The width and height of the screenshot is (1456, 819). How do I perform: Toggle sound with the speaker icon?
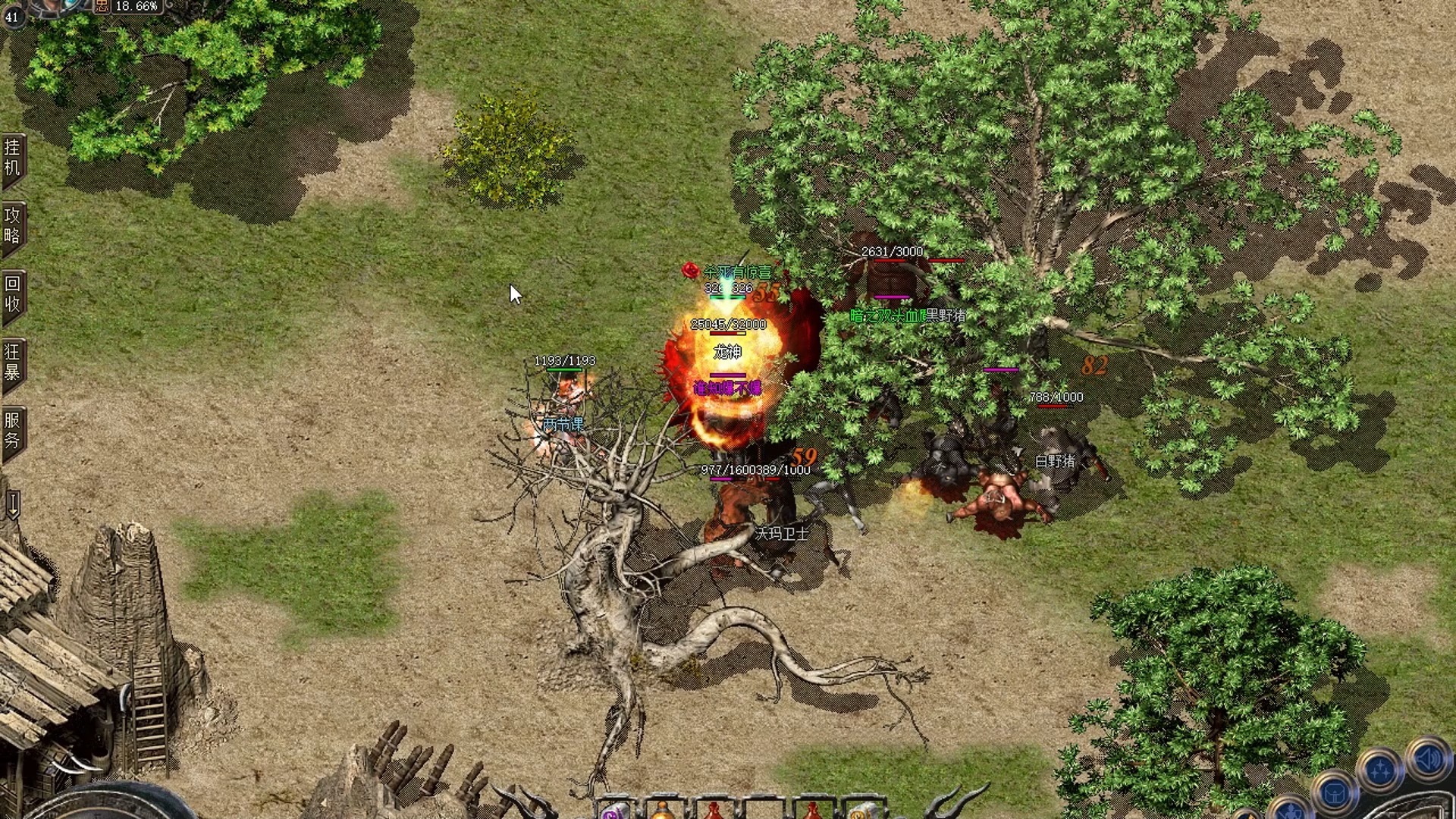[x=1428, y=759]
